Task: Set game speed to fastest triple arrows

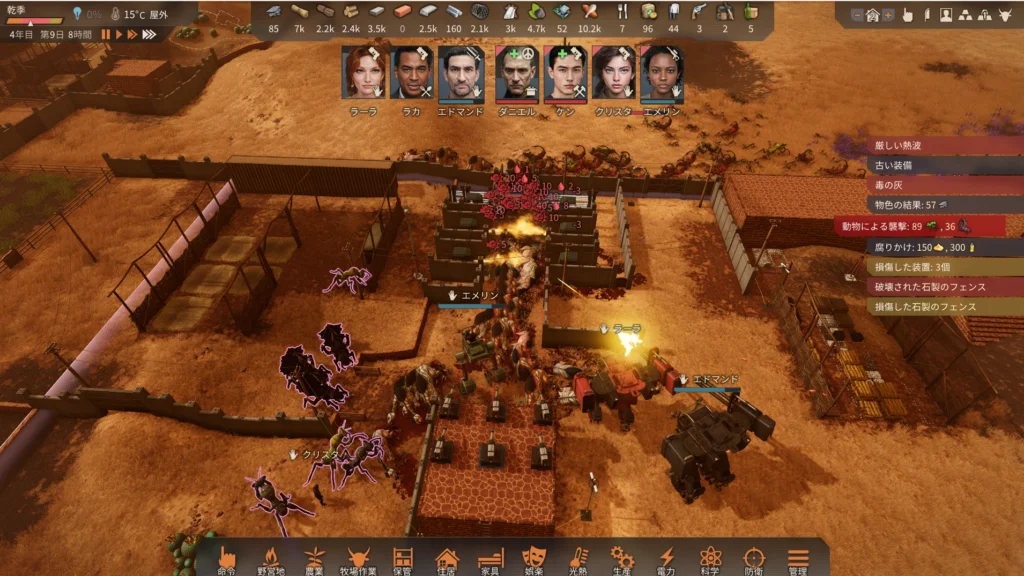Action: click(x=149, y=34)
